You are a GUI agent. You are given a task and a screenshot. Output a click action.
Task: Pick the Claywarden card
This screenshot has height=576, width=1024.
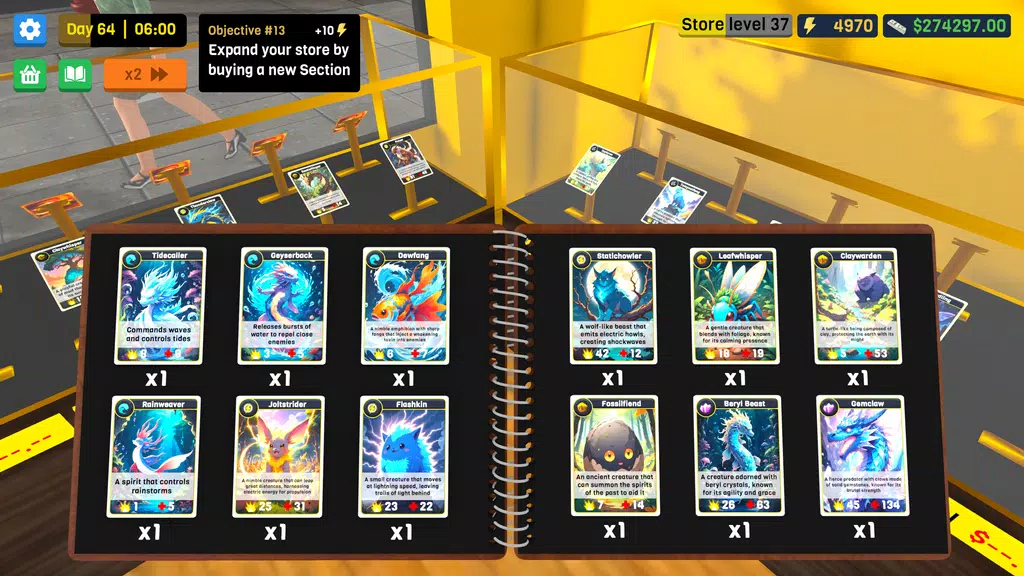pos(855,305)
